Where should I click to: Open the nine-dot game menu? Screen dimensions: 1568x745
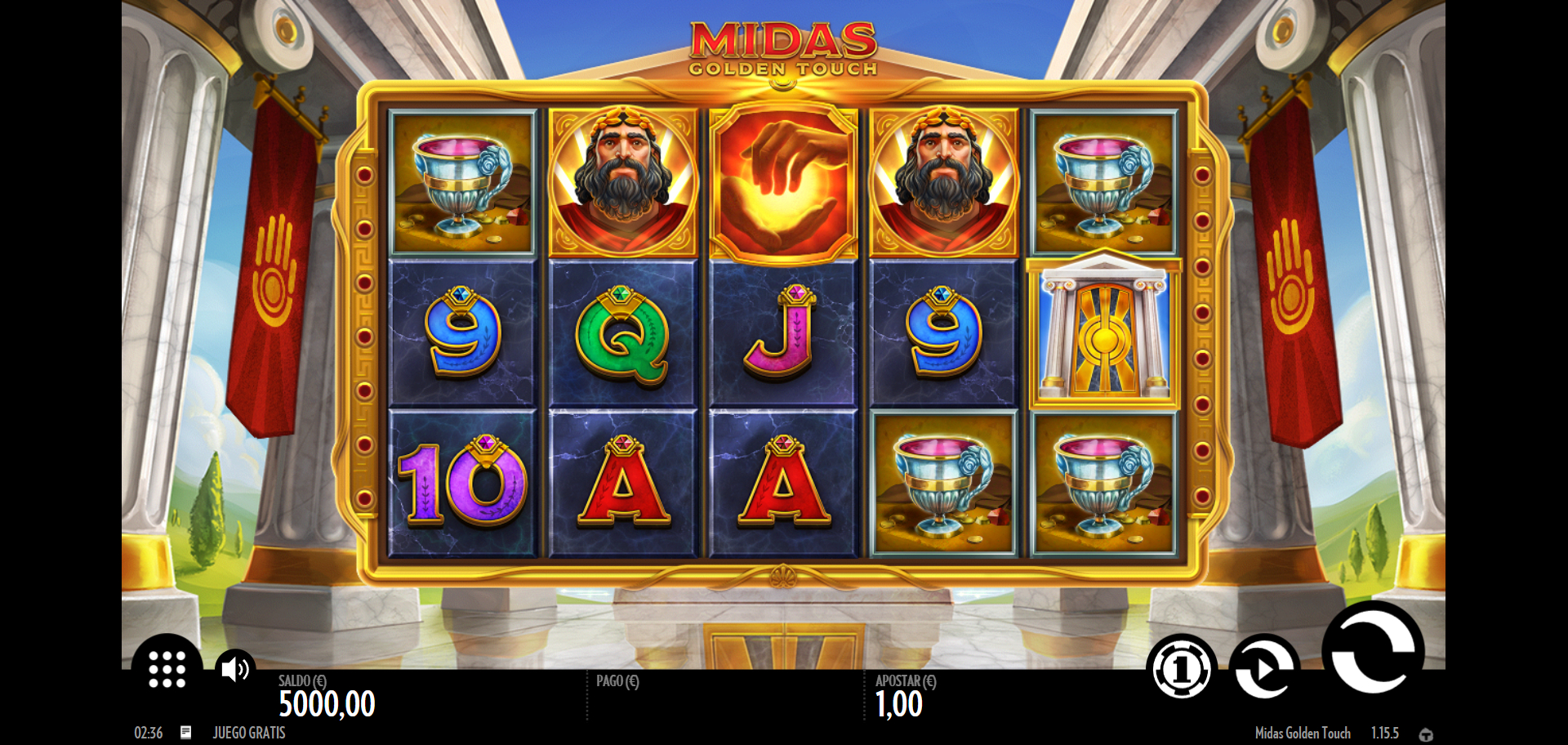167,669
